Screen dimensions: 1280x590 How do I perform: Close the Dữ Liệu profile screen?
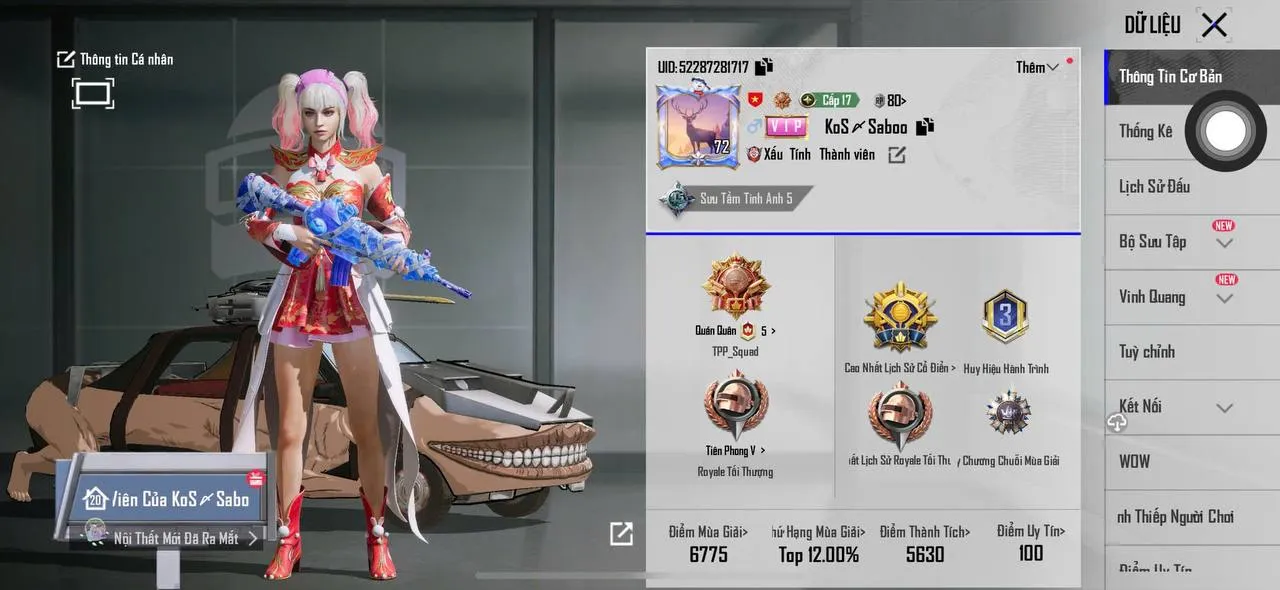pyautogui.click(x=1214, y=25)
